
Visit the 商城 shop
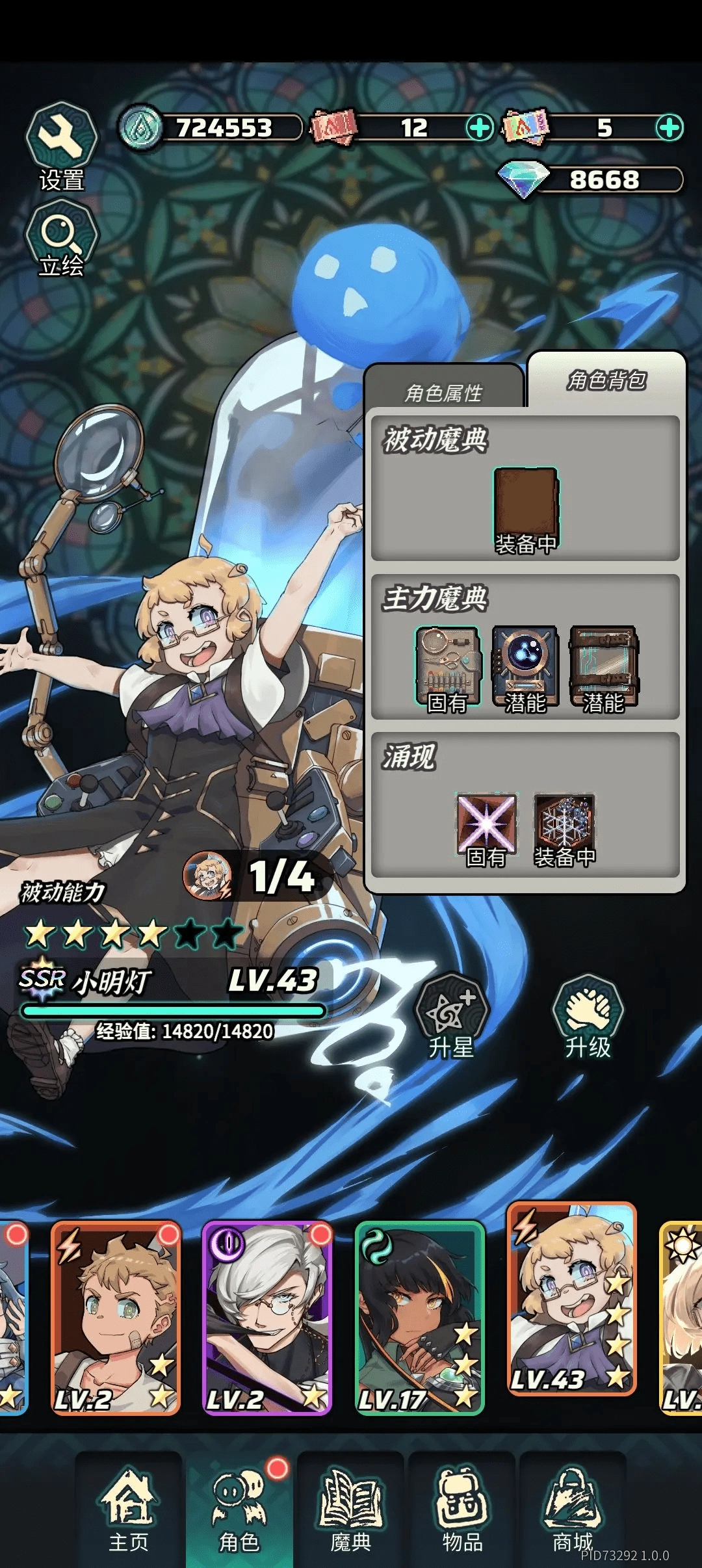click(x=573, y=1509)
